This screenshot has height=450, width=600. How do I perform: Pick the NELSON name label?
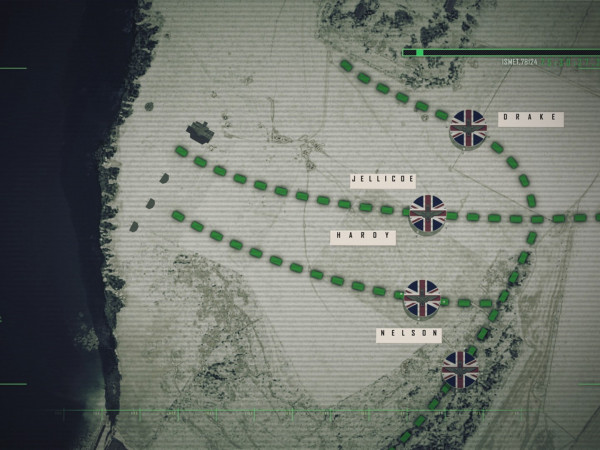408,335
